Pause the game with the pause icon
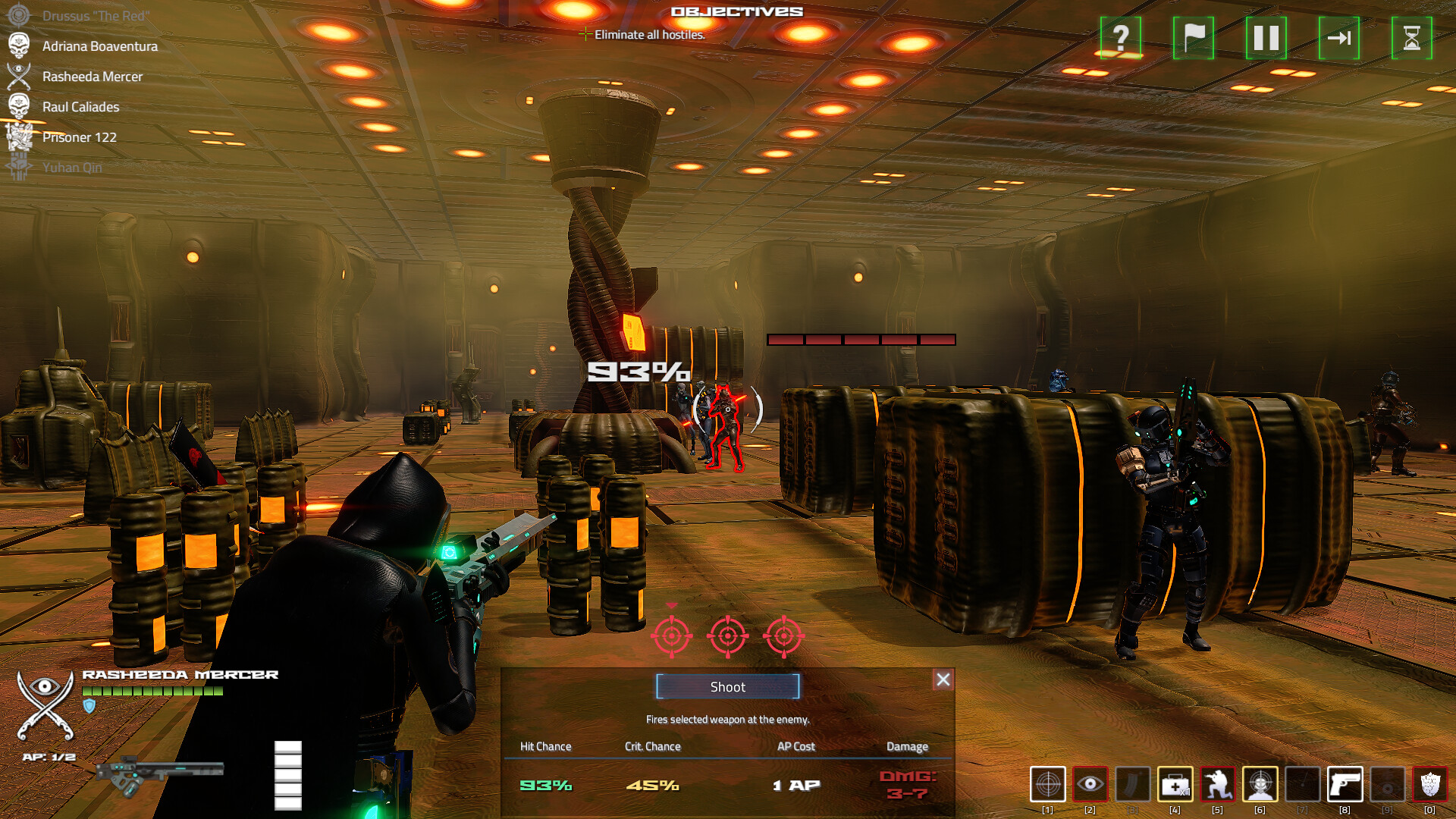Viewport: 1456px width, 819px height. tap(1266, 37)
